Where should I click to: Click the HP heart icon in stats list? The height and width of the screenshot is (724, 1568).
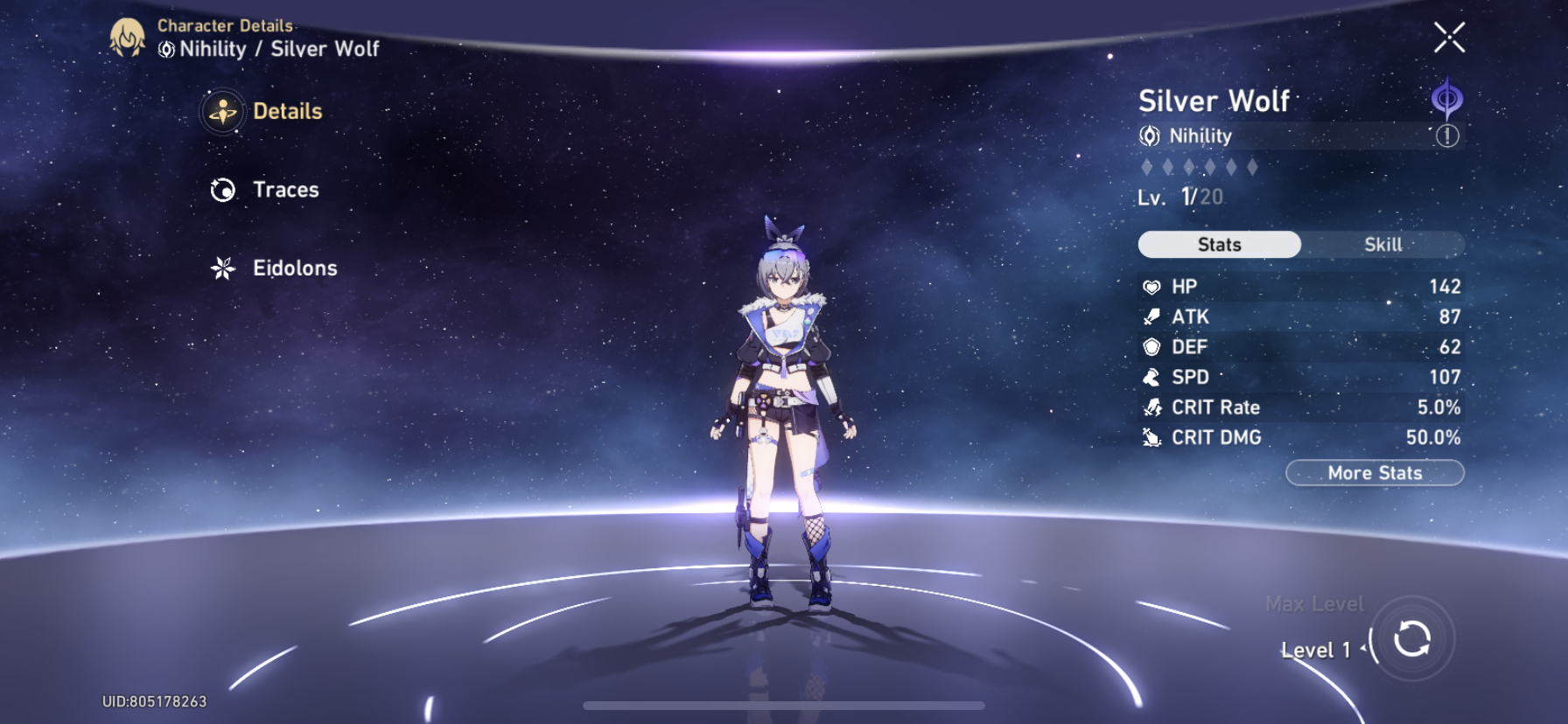(1153, 286)
